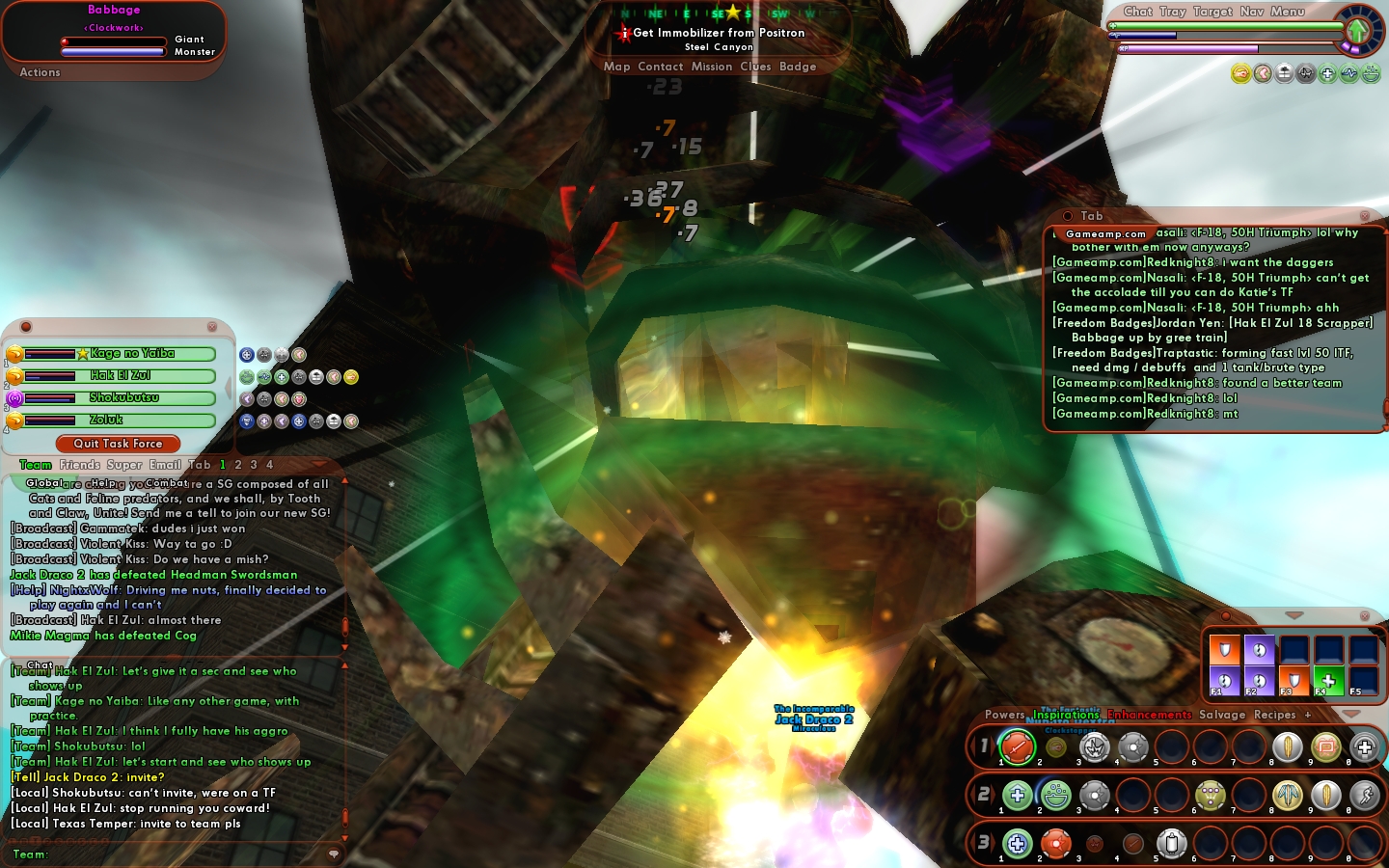Toggle the Tray window from the status bar

pos(1172,12)
